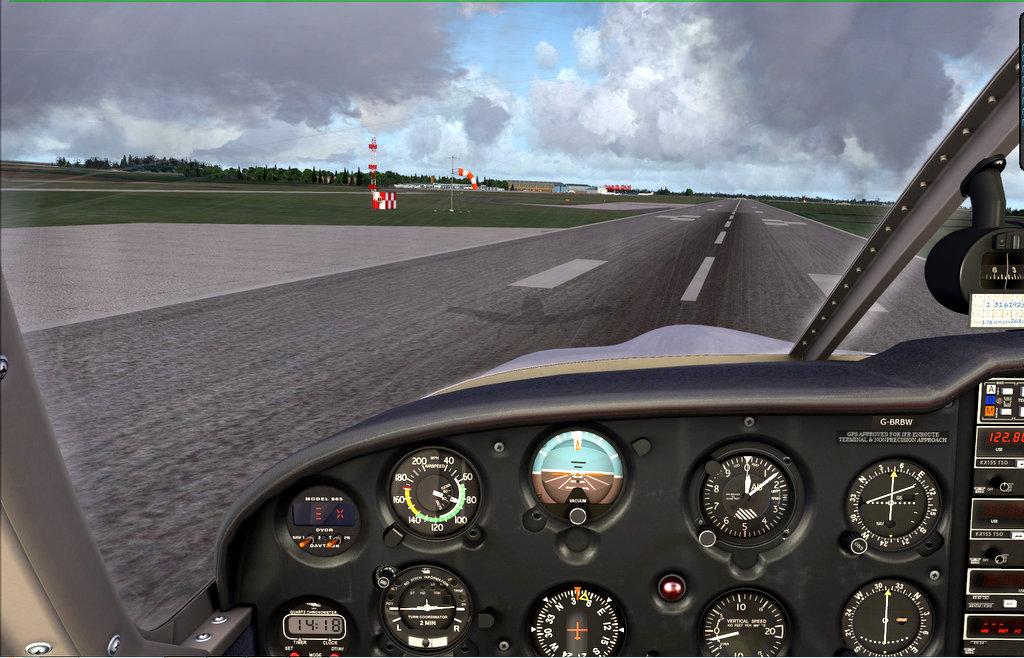Toggle the amber M audio panel button

pyautogui.click(x=990, y=410)
